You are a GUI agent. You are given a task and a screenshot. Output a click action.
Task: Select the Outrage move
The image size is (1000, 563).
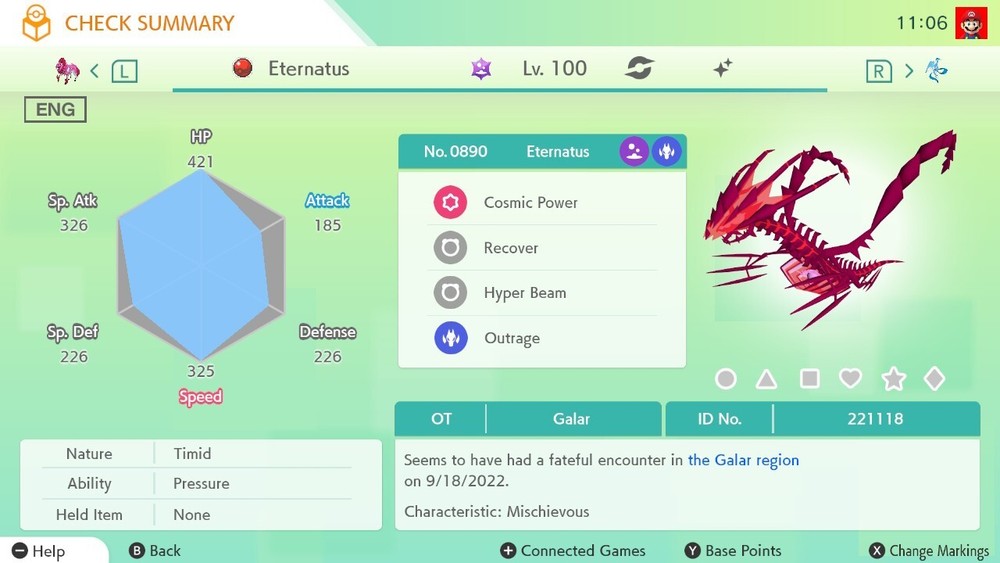pos(511,338)
